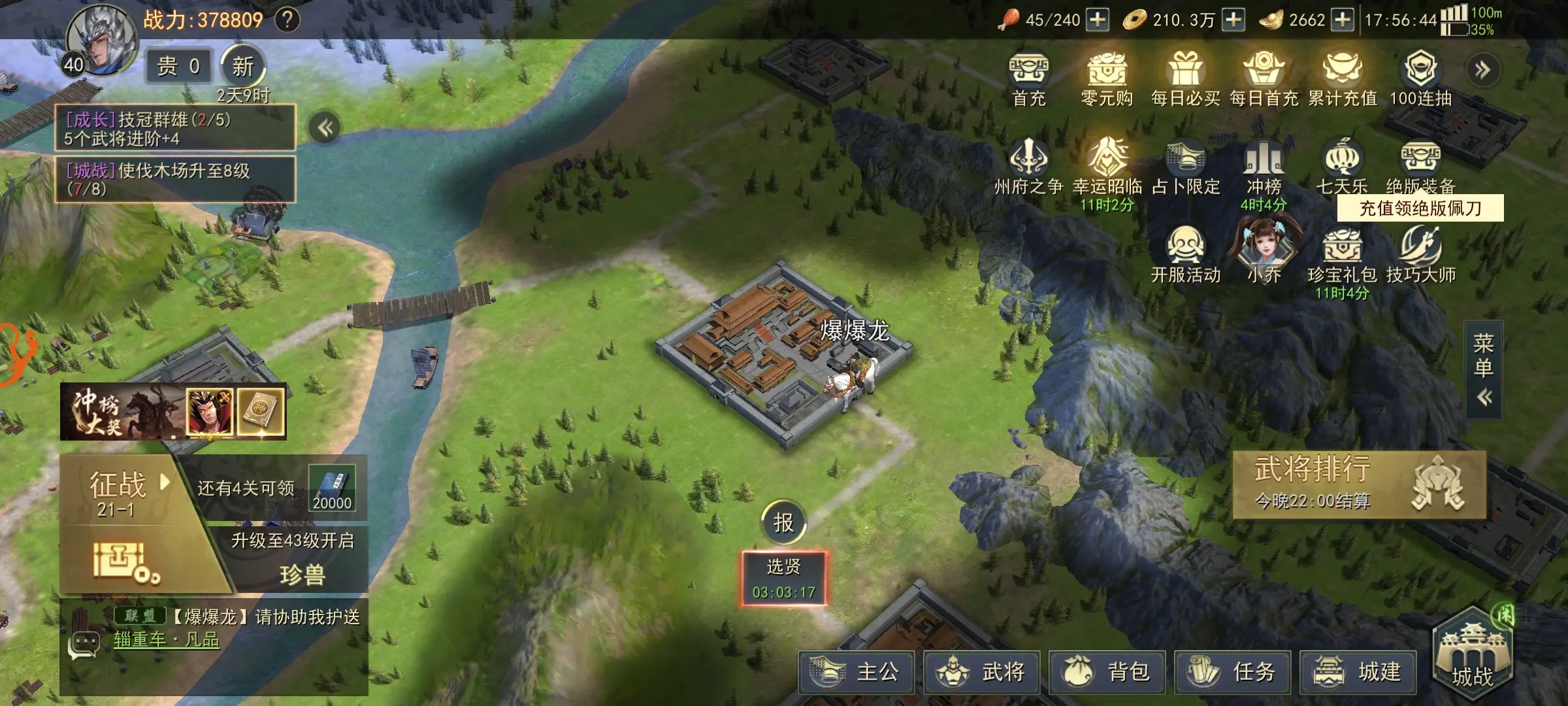Open the 武将 generals menu
The height and width of the screenshot is (706, 1568).
click(981, 671)
